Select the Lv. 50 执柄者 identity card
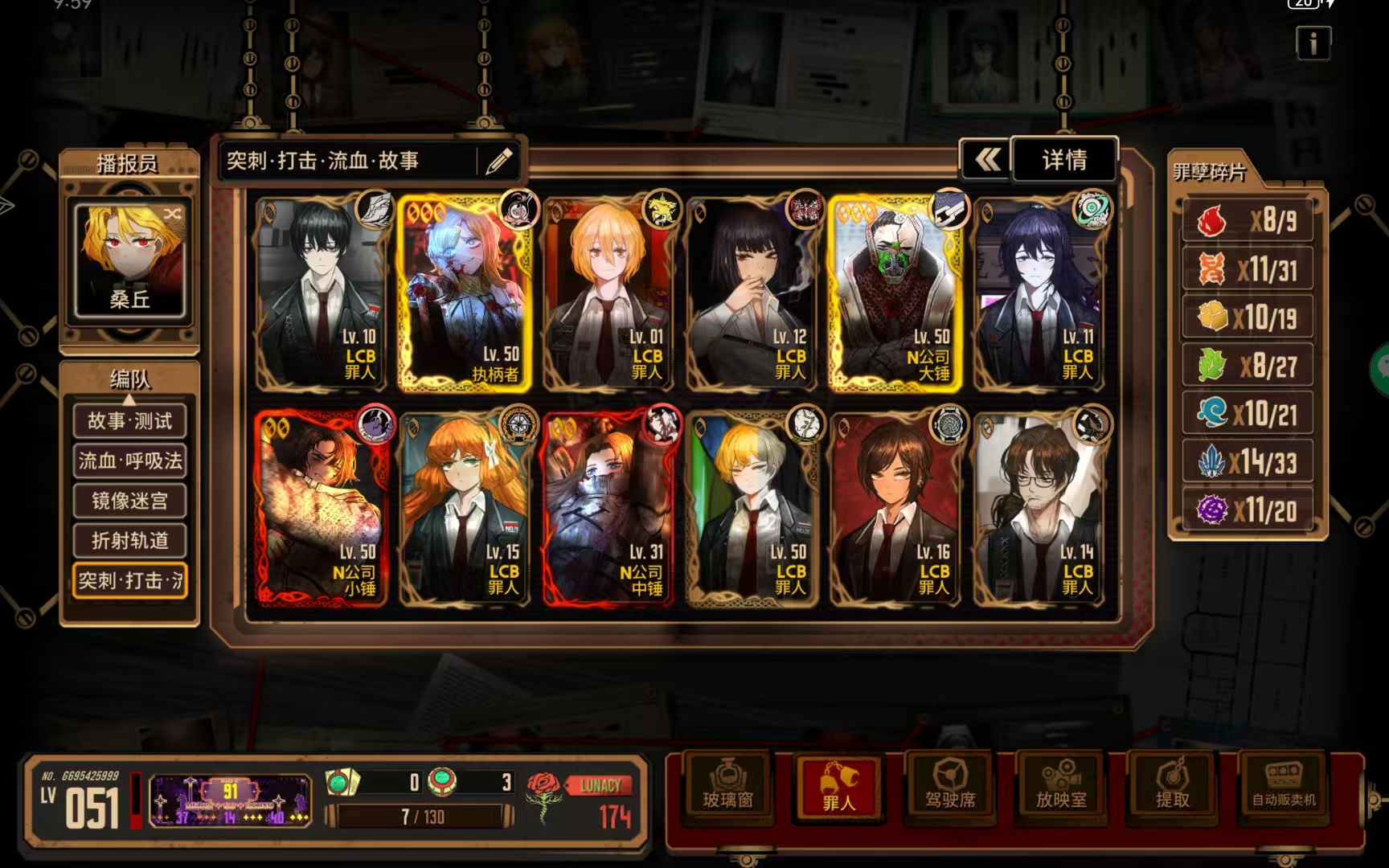This screenshot has height=868, width=1389. click(465, 293)
